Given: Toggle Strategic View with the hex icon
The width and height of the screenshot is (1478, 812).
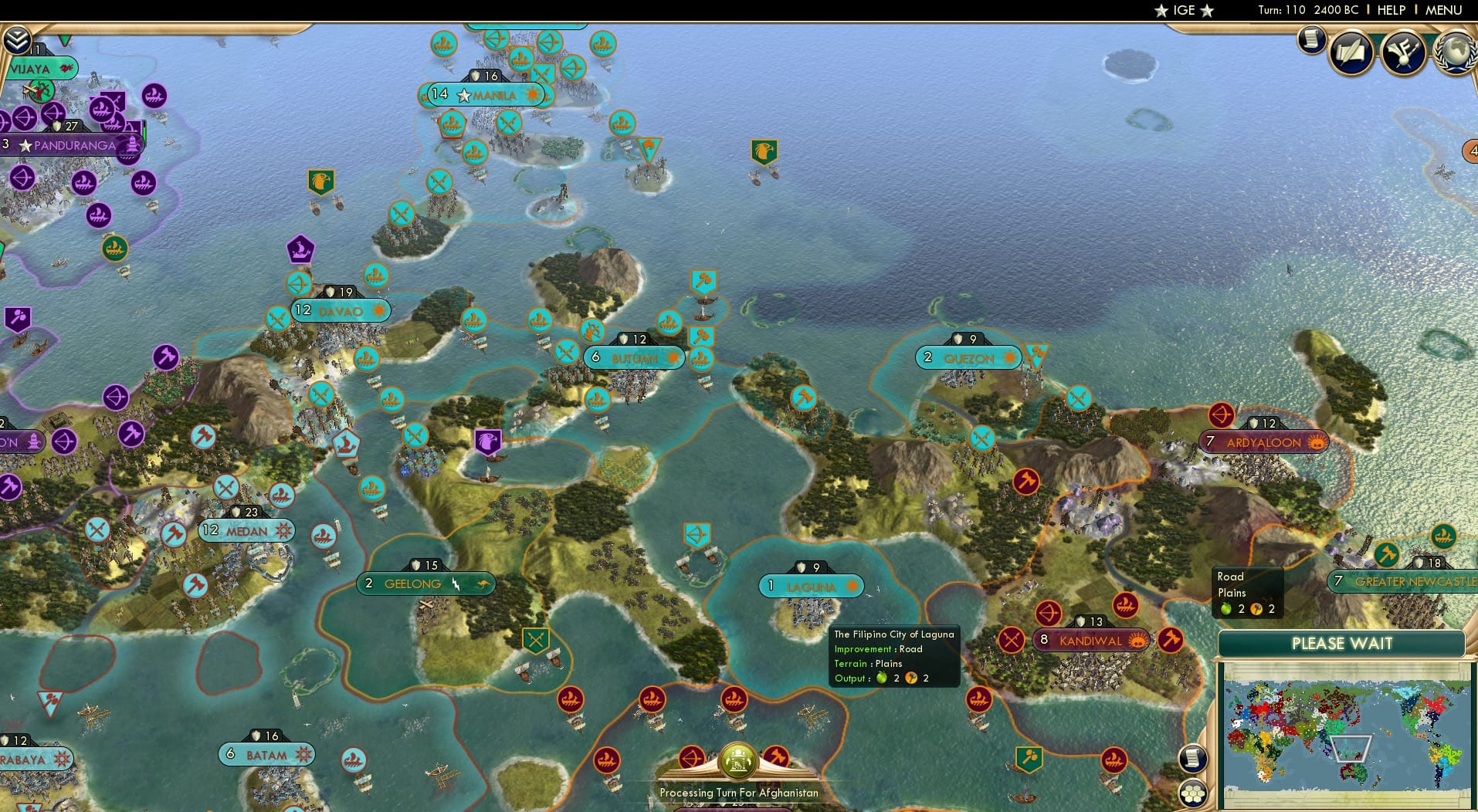Looking at the screenshot, I should pos(1193,793).
